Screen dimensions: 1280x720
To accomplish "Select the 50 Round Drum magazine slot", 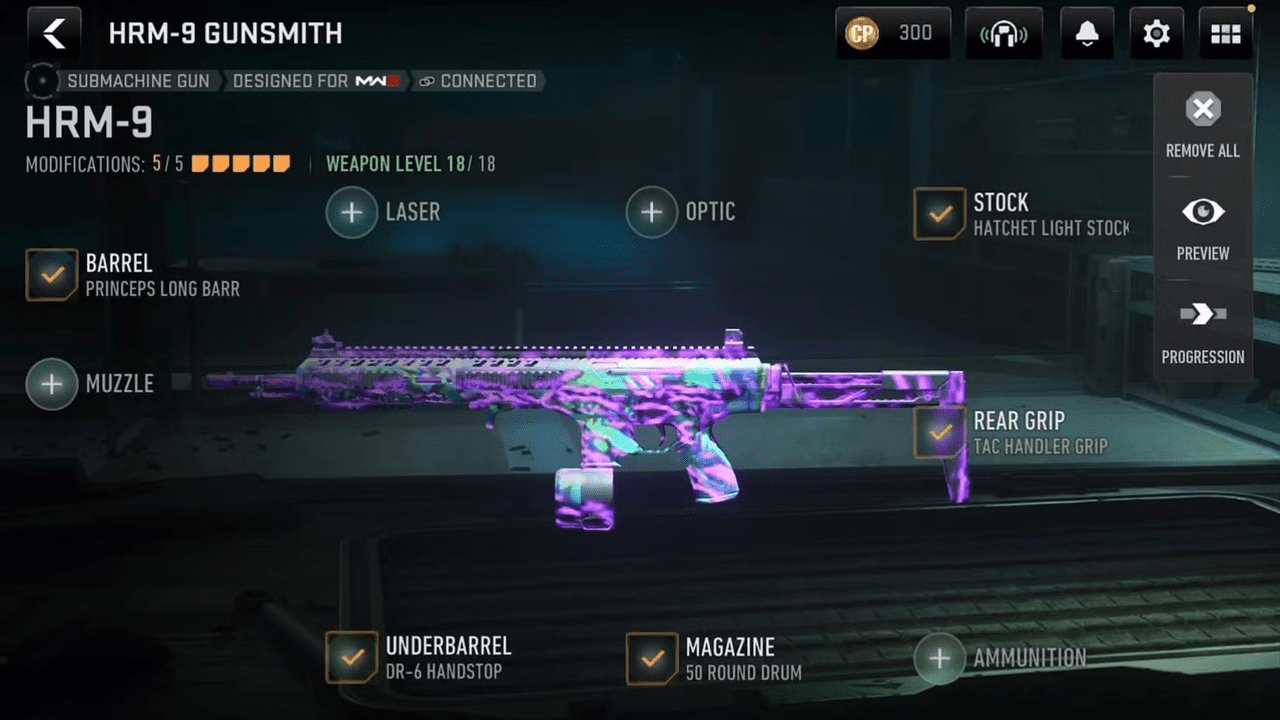I will point(652,658).
